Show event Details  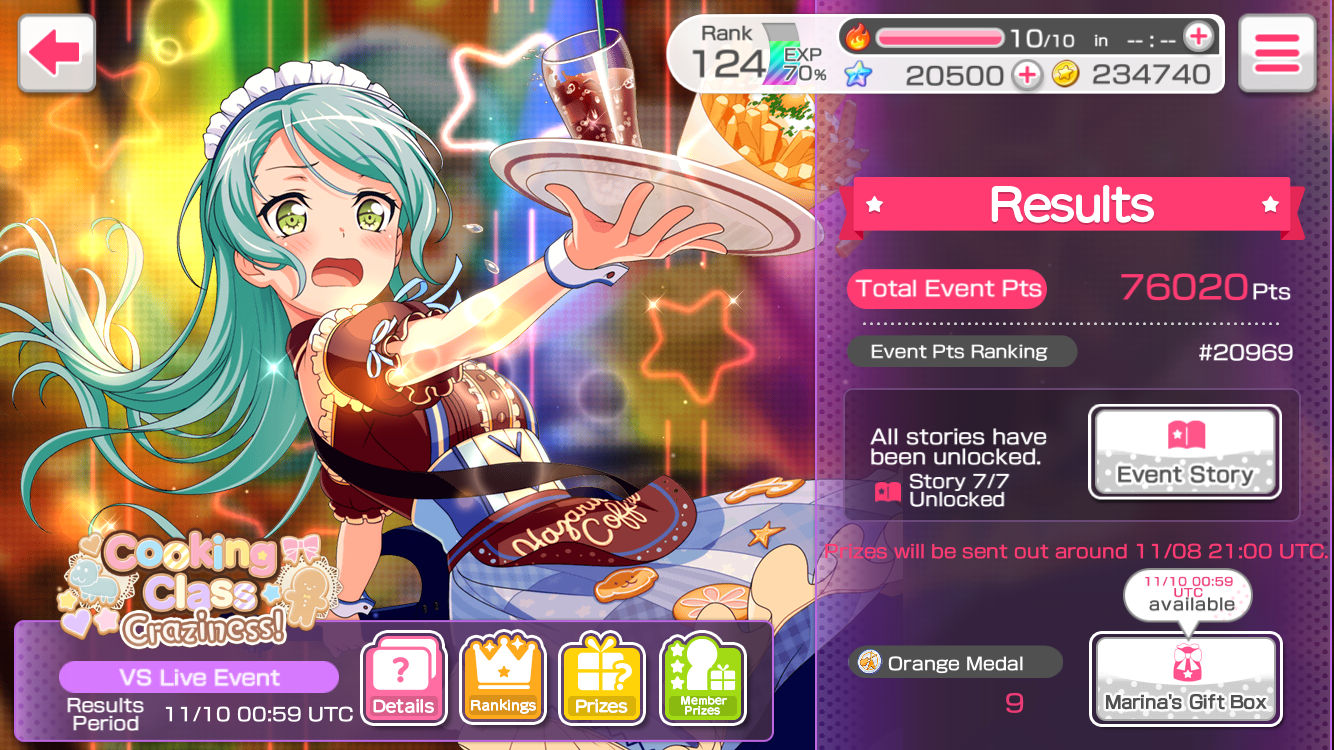pyautogui.click(x=403, y=679)
